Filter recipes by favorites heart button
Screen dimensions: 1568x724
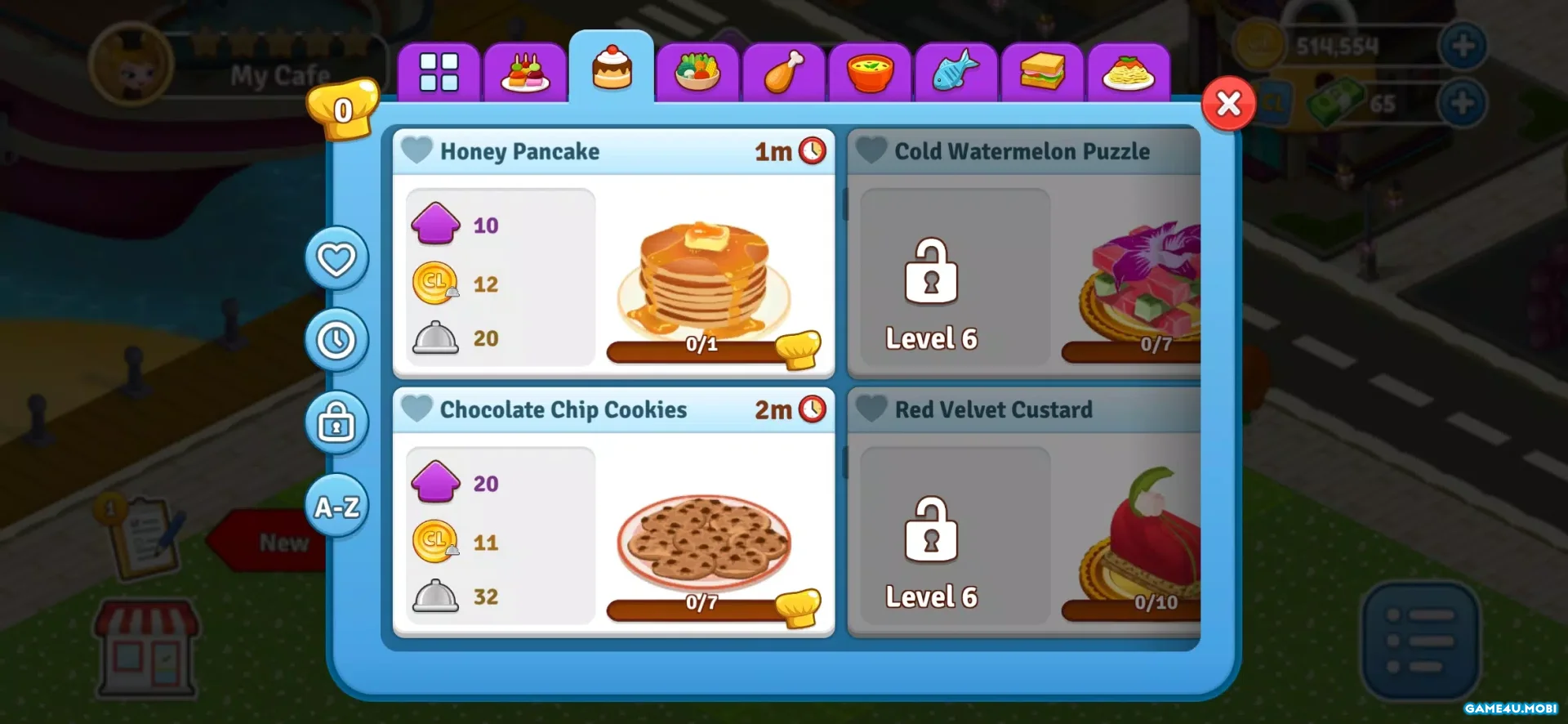click(336, 259)
